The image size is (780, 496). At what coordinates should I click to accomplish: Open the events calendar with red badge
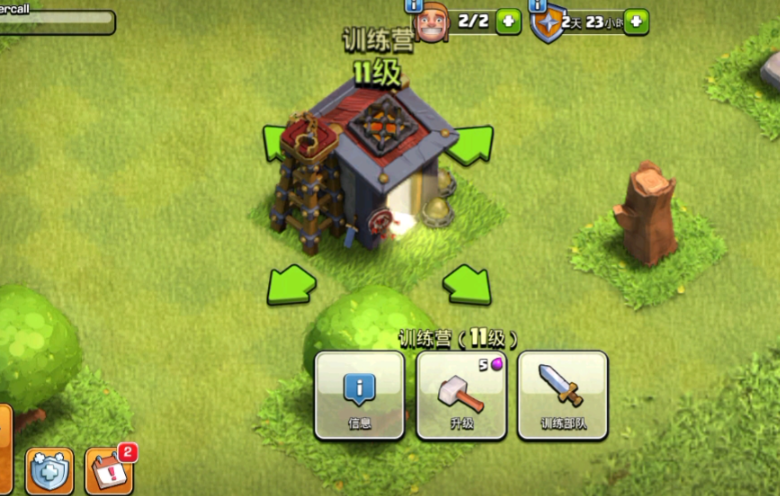108,471
